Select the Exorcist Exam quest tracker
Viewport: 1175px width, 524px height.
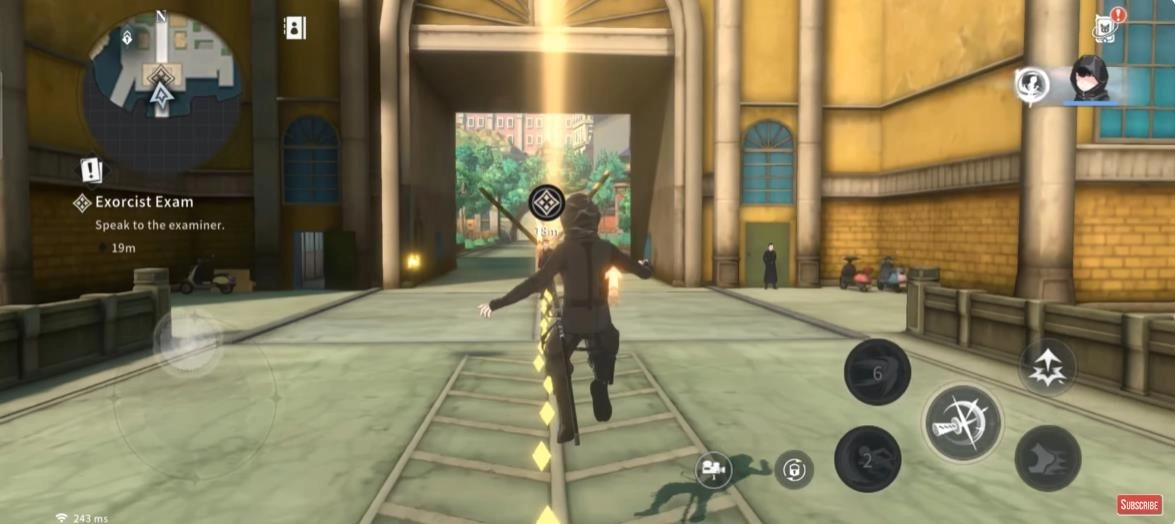coord(143,202)
